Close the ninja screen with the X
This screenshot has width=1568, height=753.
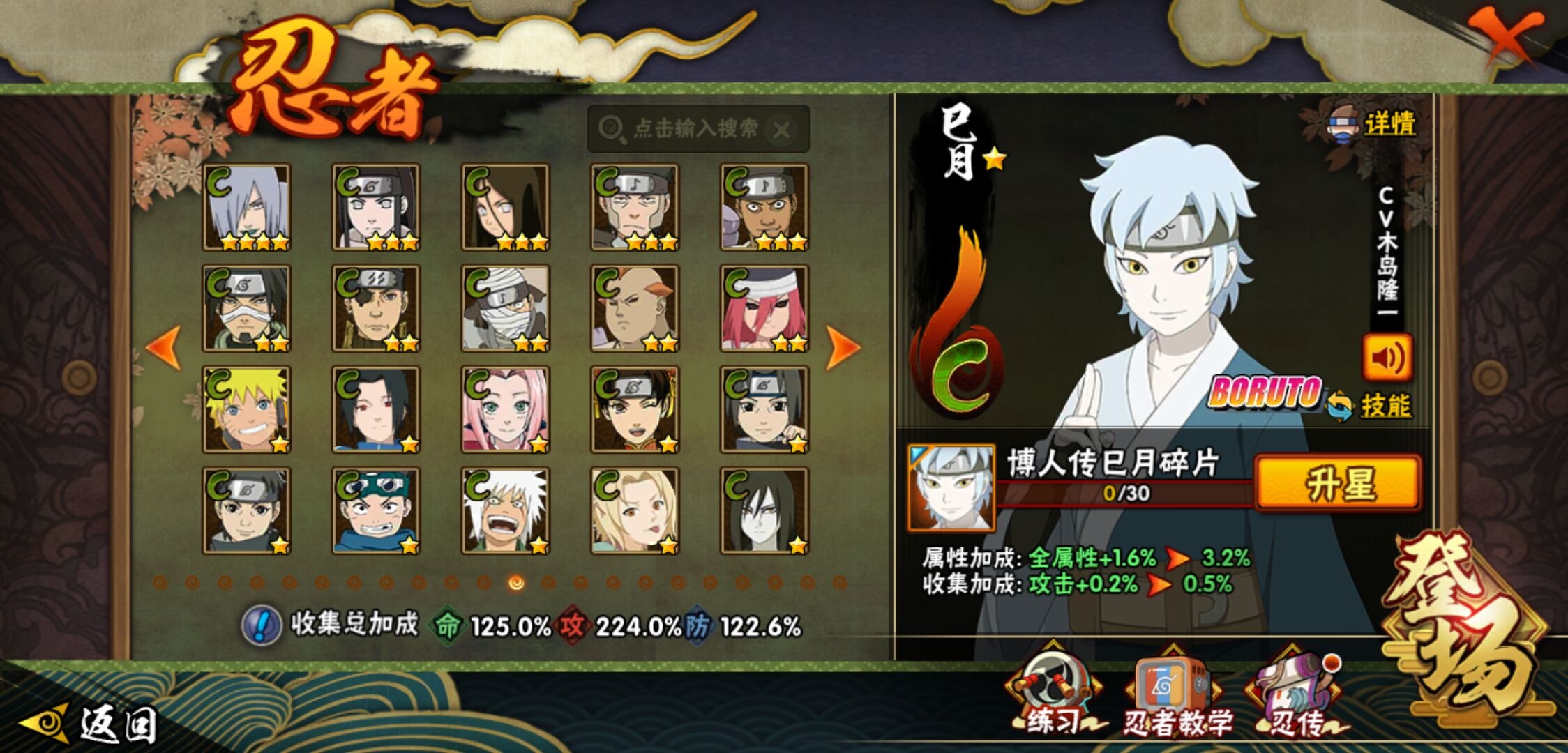[1505, 37]
